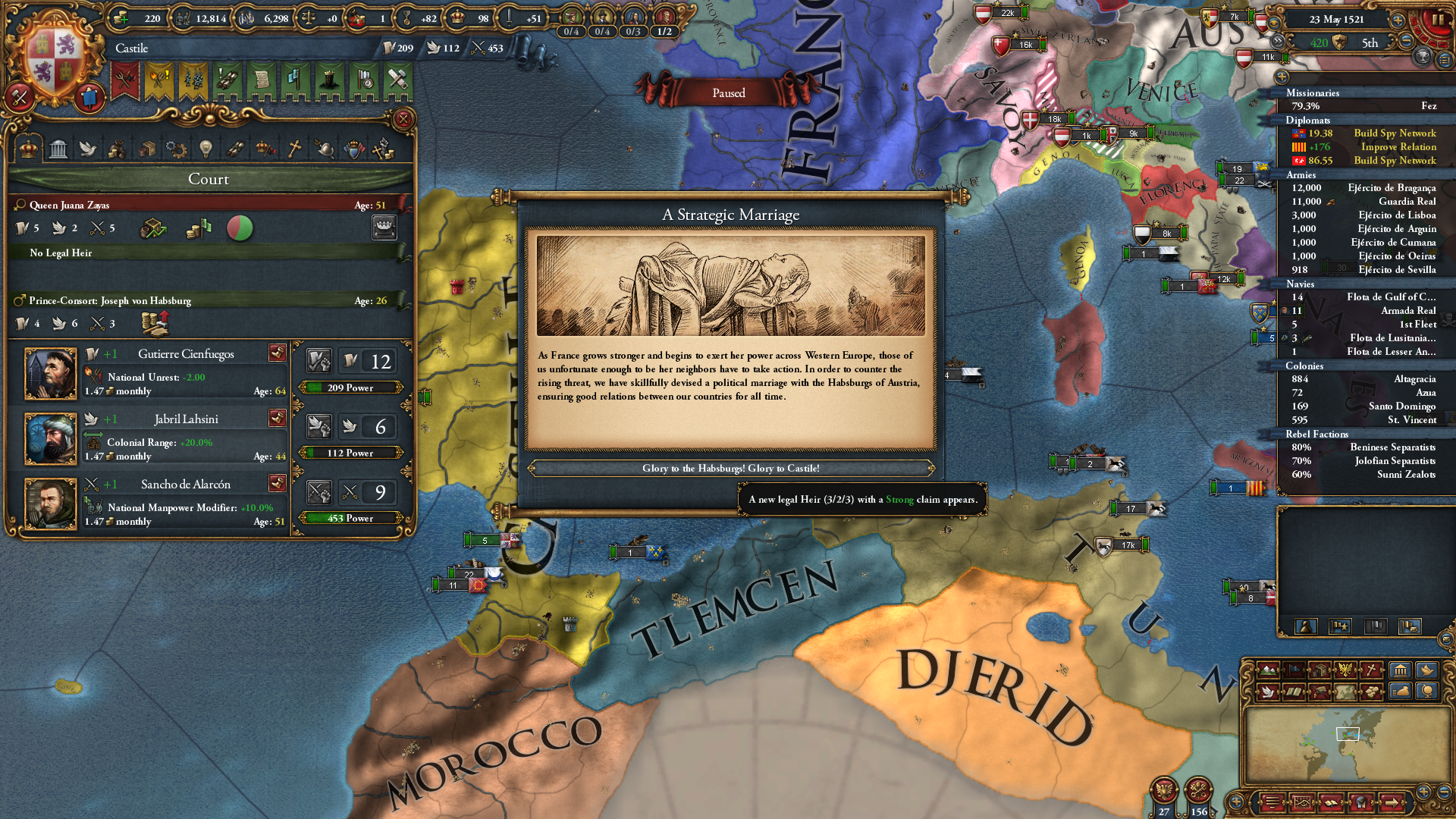Choose 'Glory to the Habsburgs! Glory to Castile!'
Image resolution: width=1456 pixels, height=819 pixels.
pyautogui.click(x=730, y=468)
